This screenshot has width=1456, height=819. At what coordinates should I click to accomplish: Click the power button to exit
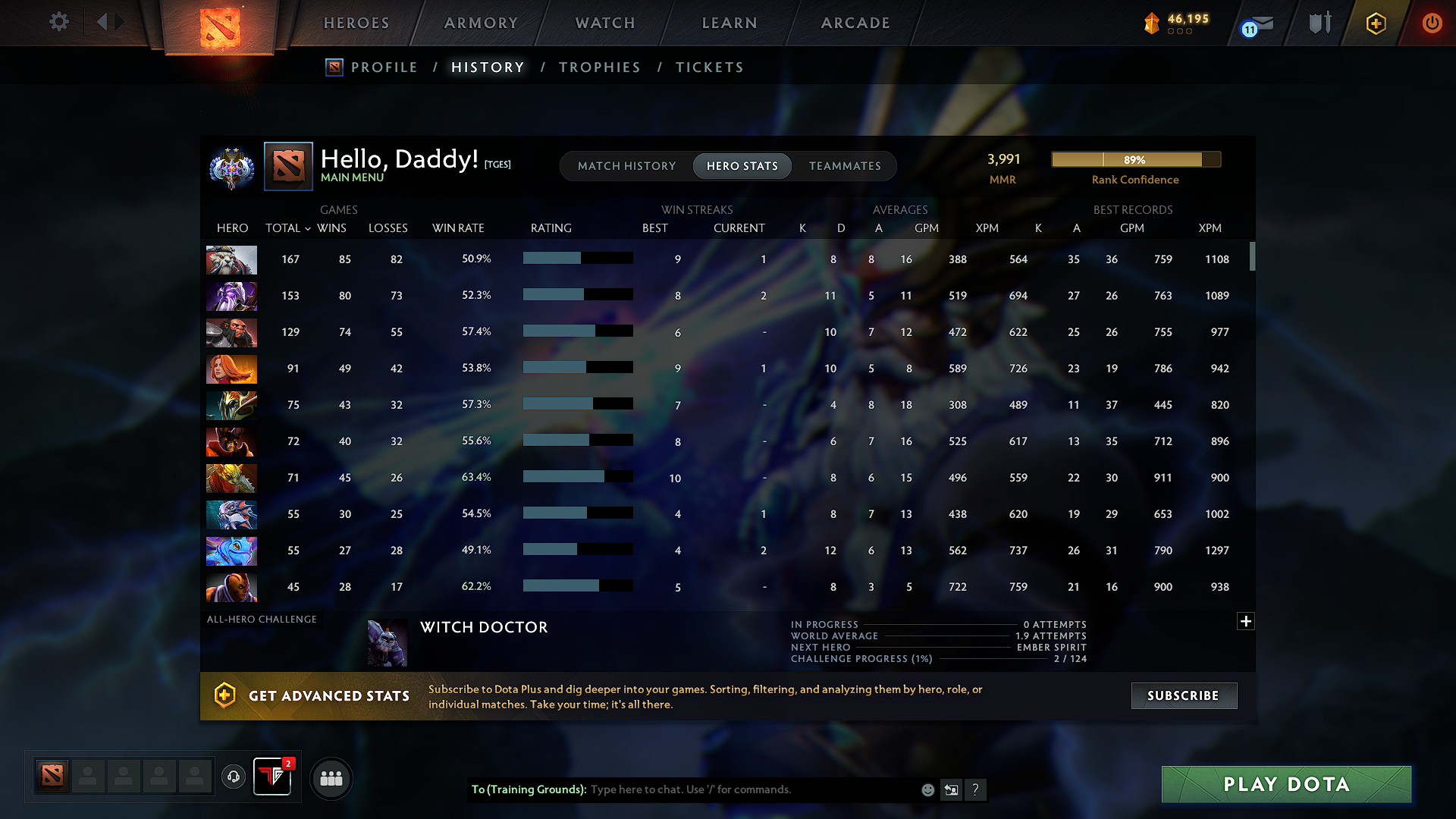click(x=1432, y=23)
